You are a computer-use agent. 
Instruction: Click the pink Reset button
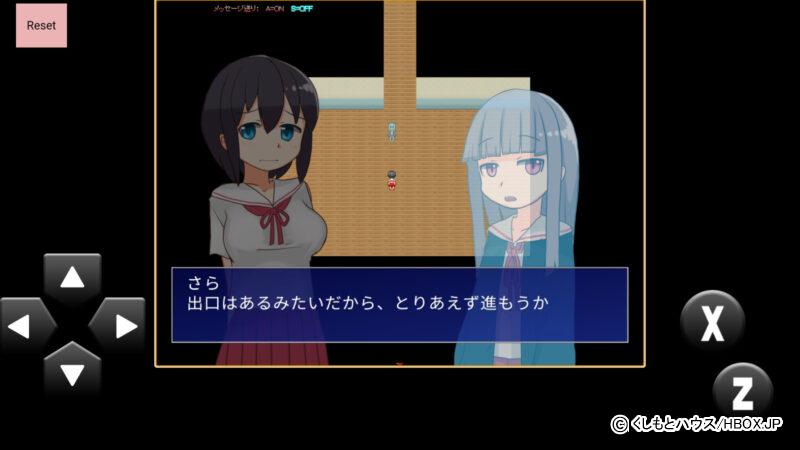[41, 25]
